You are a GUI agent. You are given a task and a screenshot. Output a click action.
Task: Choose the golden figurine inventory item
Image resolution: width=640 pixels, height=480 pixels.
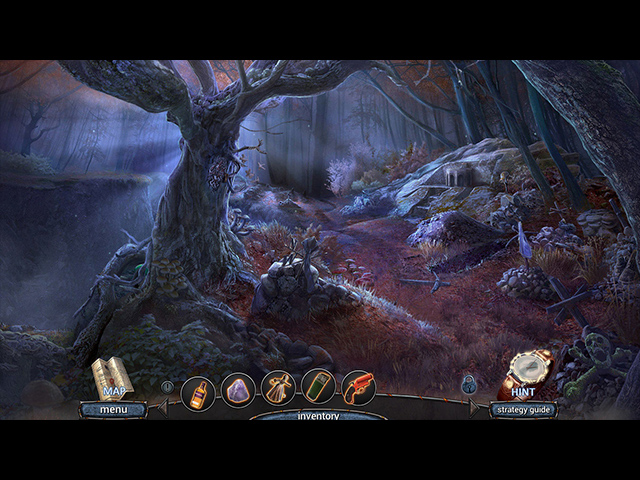tap(278, 388)
